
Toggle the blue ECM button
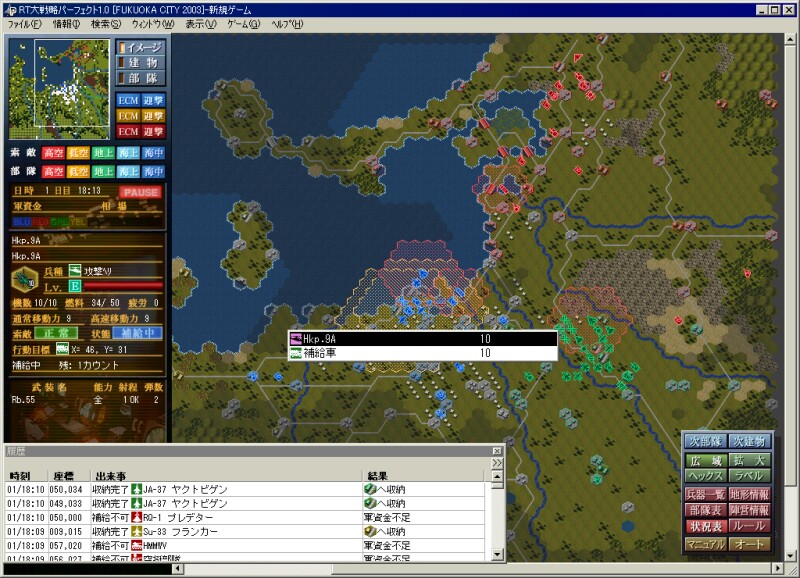[x=128, y=100]
